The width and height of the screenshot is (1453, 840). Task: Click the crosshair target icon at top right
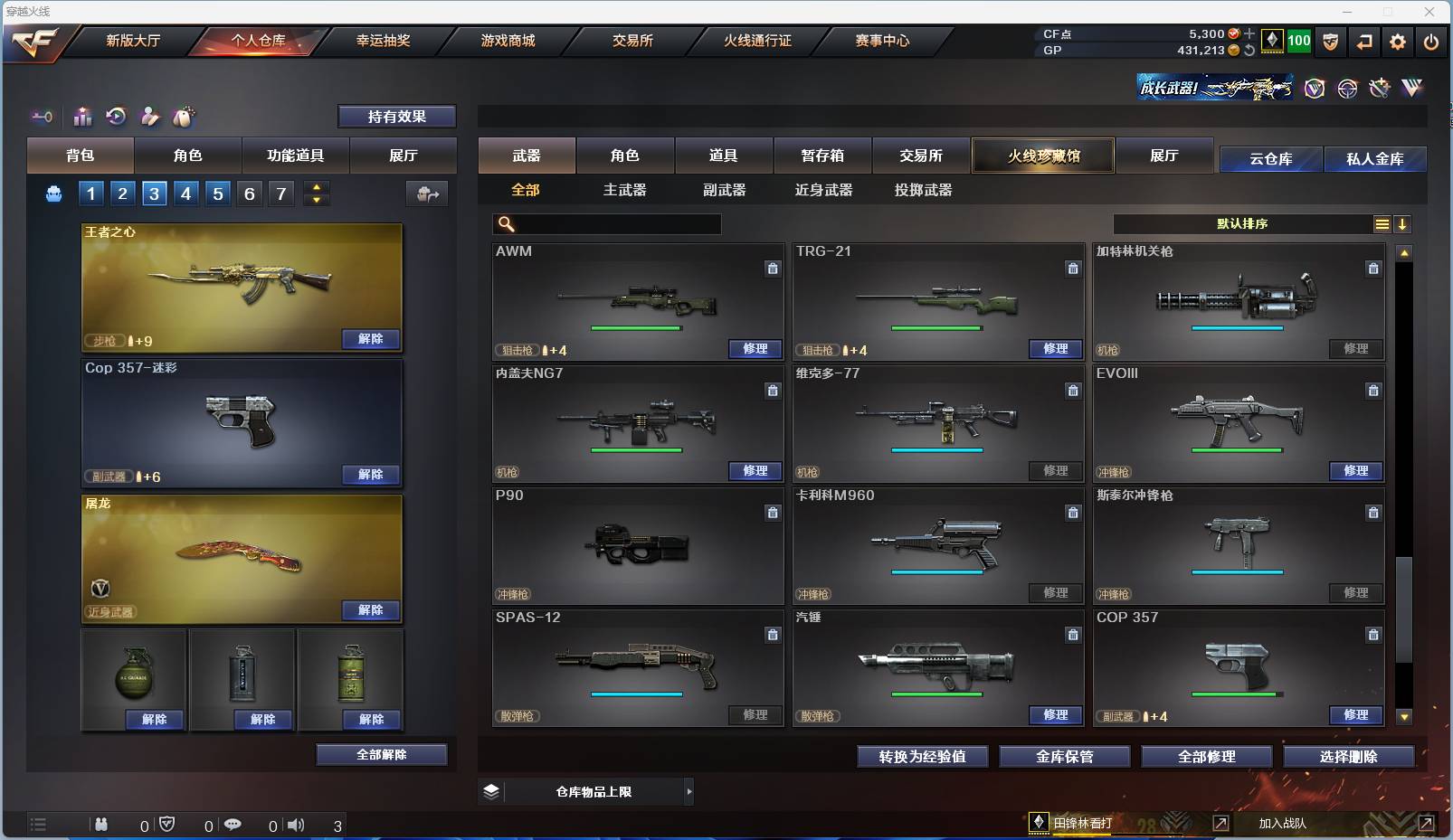tap(1345, 88)
